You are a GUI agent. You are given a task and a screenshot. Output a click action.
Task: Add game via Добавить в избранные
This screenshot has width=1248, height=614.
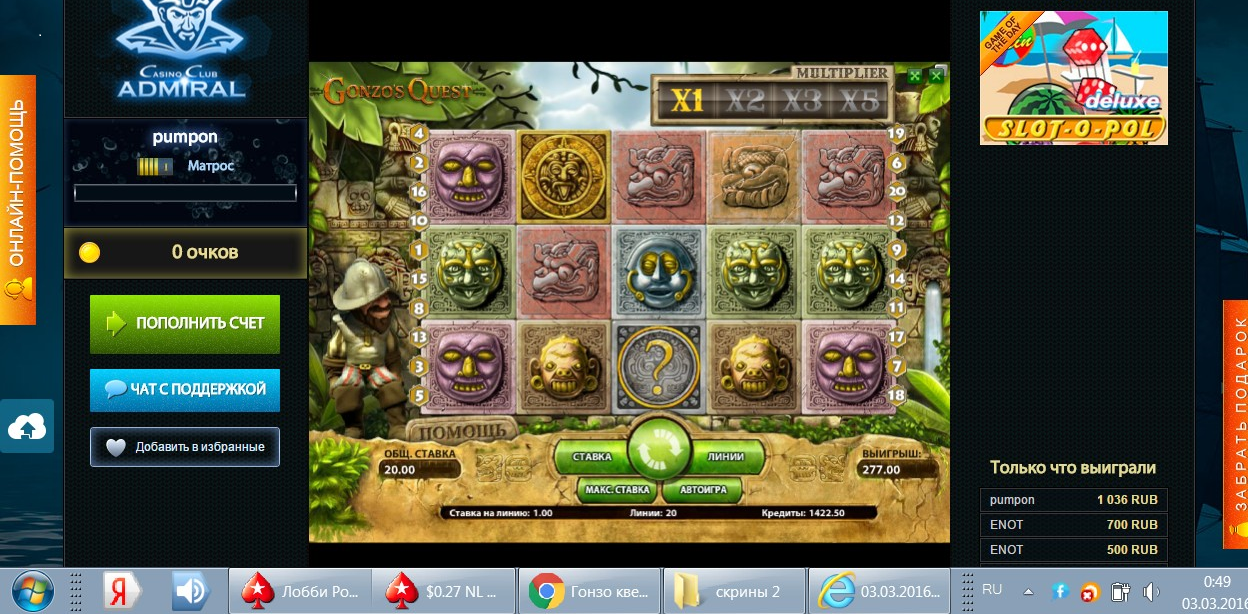pyautogui.click(x=185, y=447)
